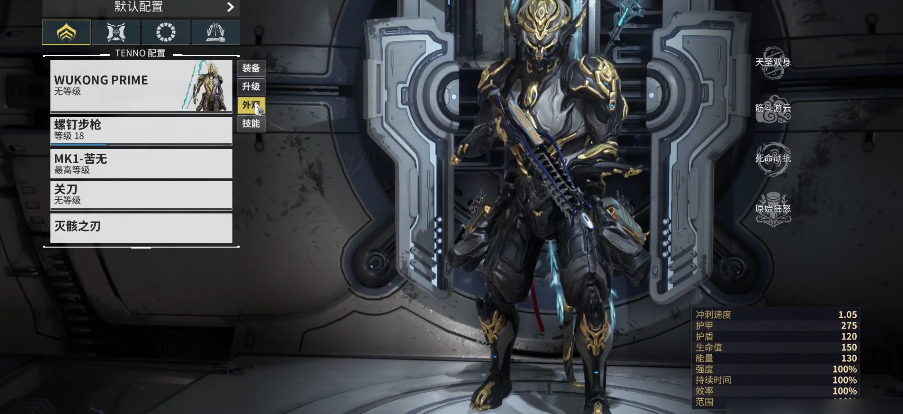Select the WUKONG PRIME warframe slot

pos(141,86)
